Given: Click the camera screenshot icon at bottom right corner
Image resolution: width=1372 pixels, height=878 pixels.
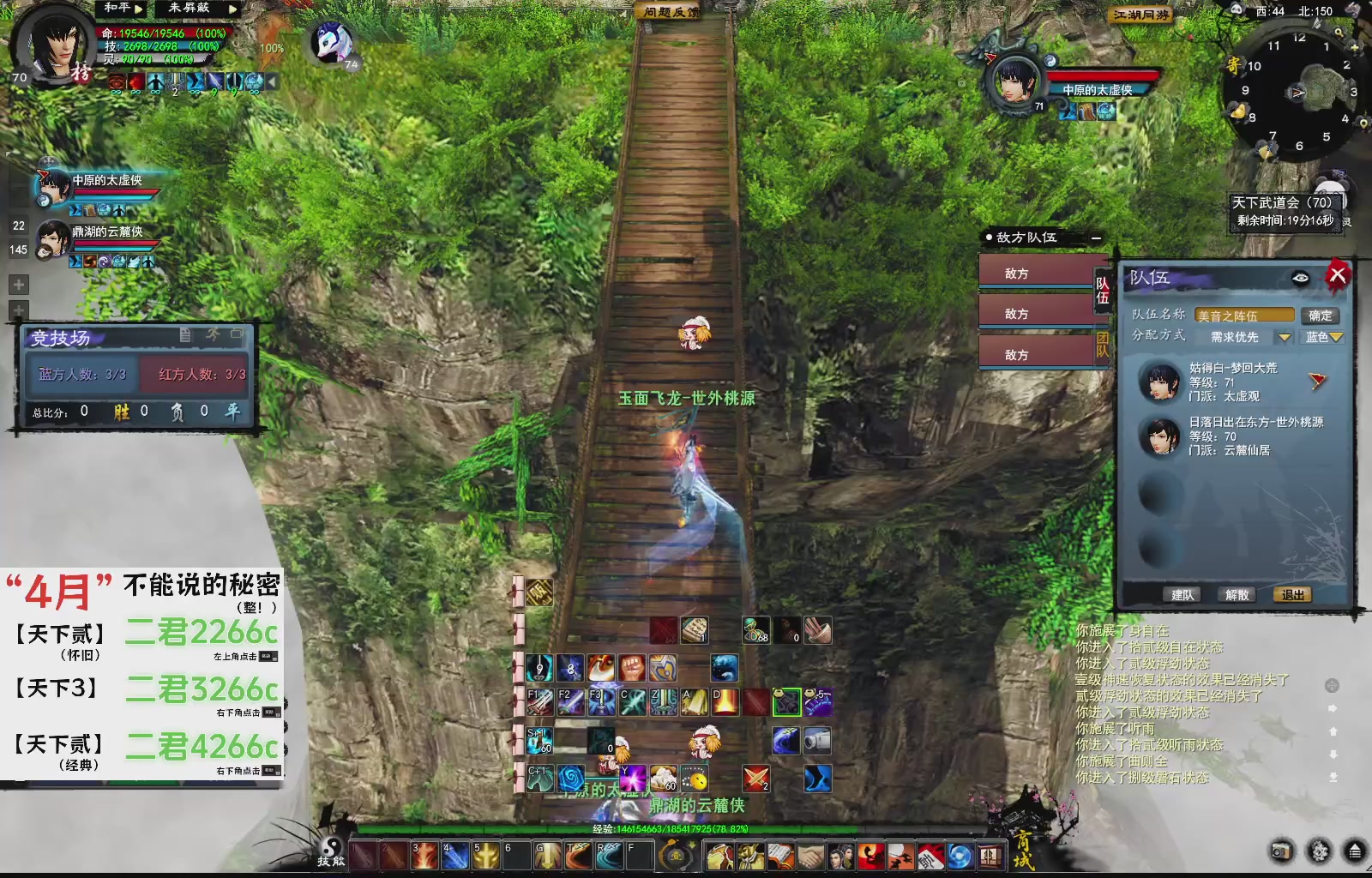Looking at the screenshot, I should tap(1281, 851).
